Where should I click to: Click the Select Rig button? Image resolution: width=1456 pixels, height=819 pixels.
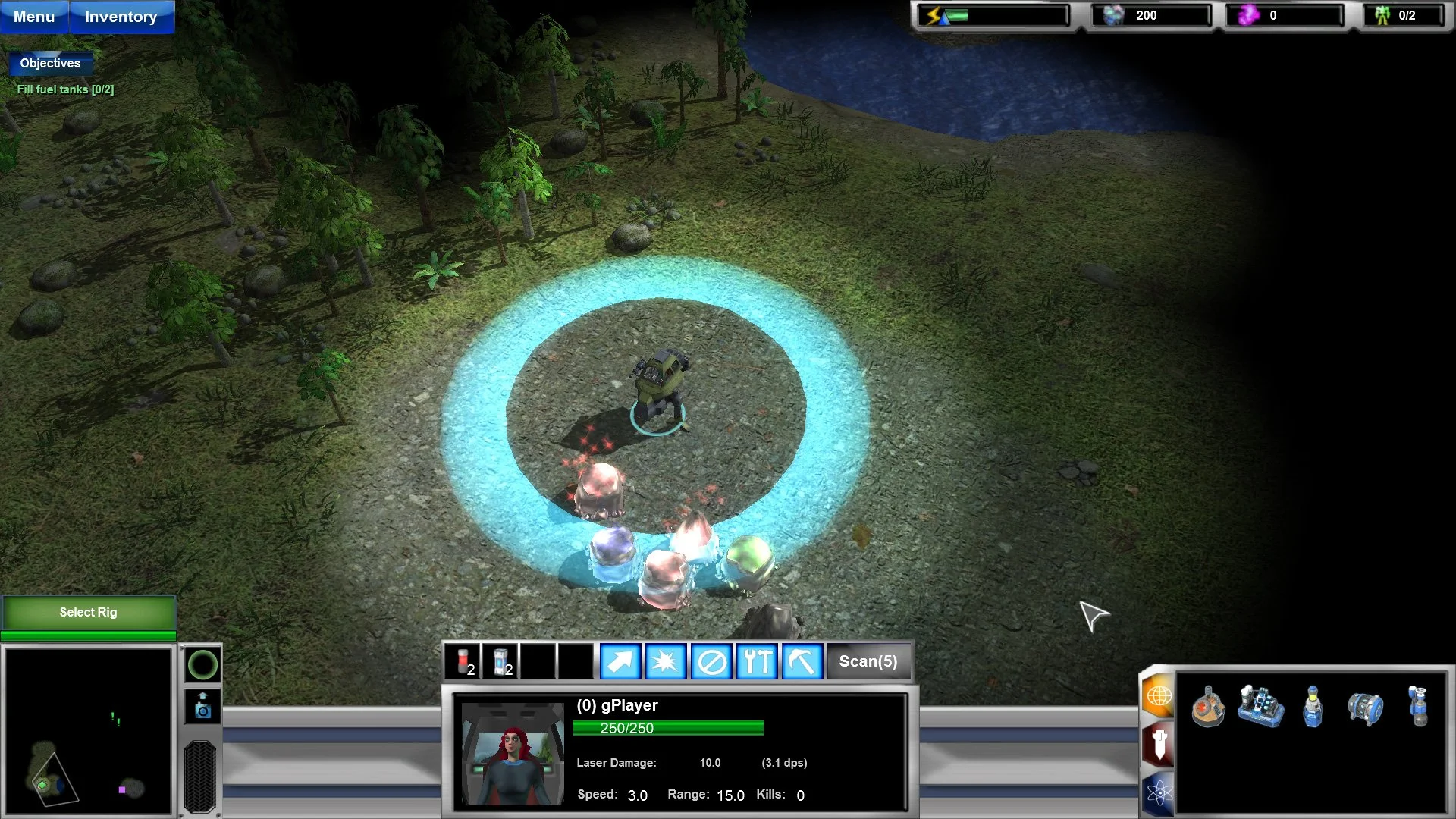(x=88, y=612)
